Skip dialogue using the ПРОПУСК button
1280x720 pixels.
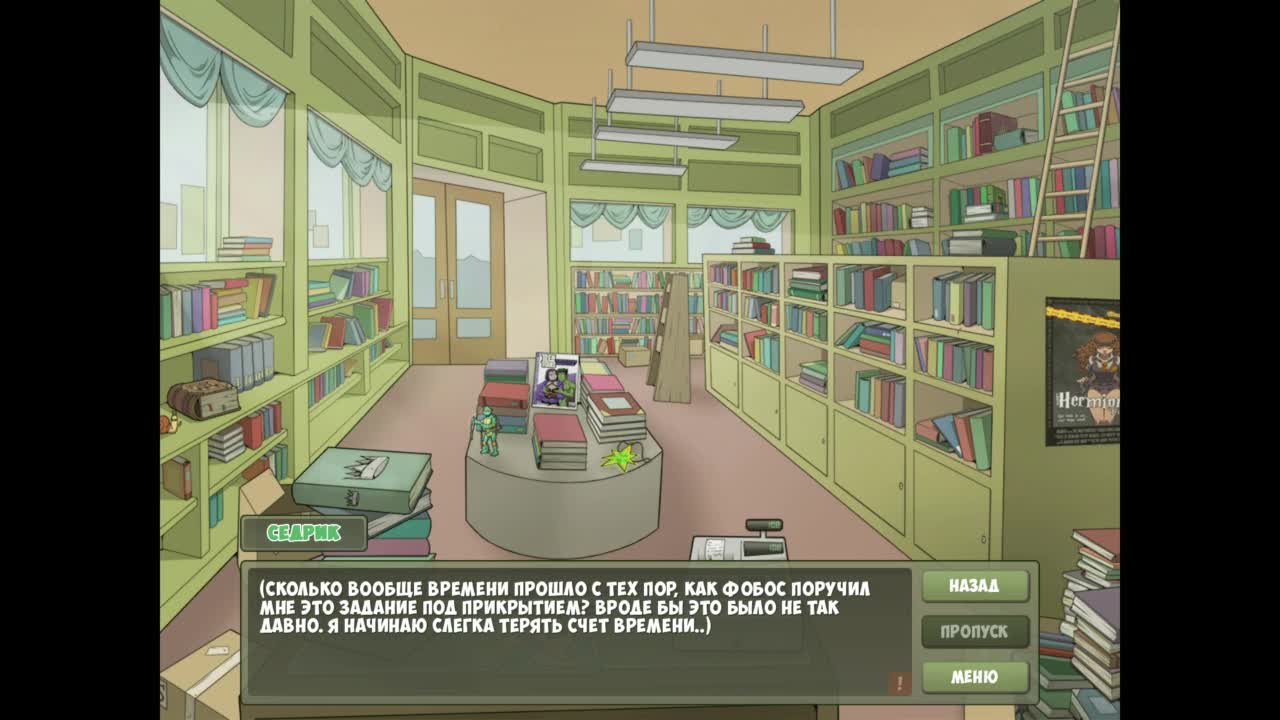pyautogui.click(x=974, y=632)
